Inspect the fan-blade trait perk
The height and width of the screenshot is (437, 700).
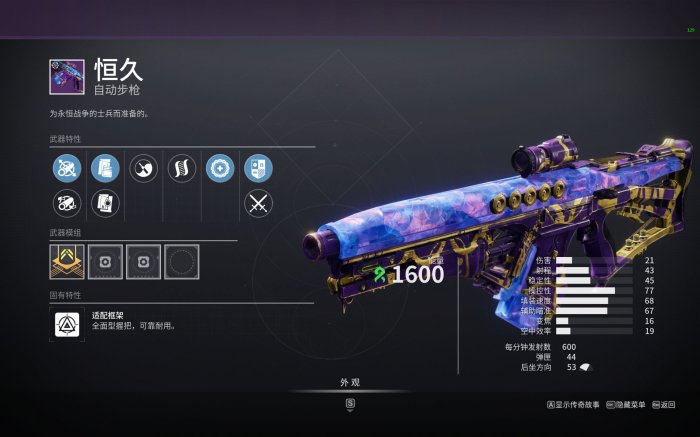[143, 168]
